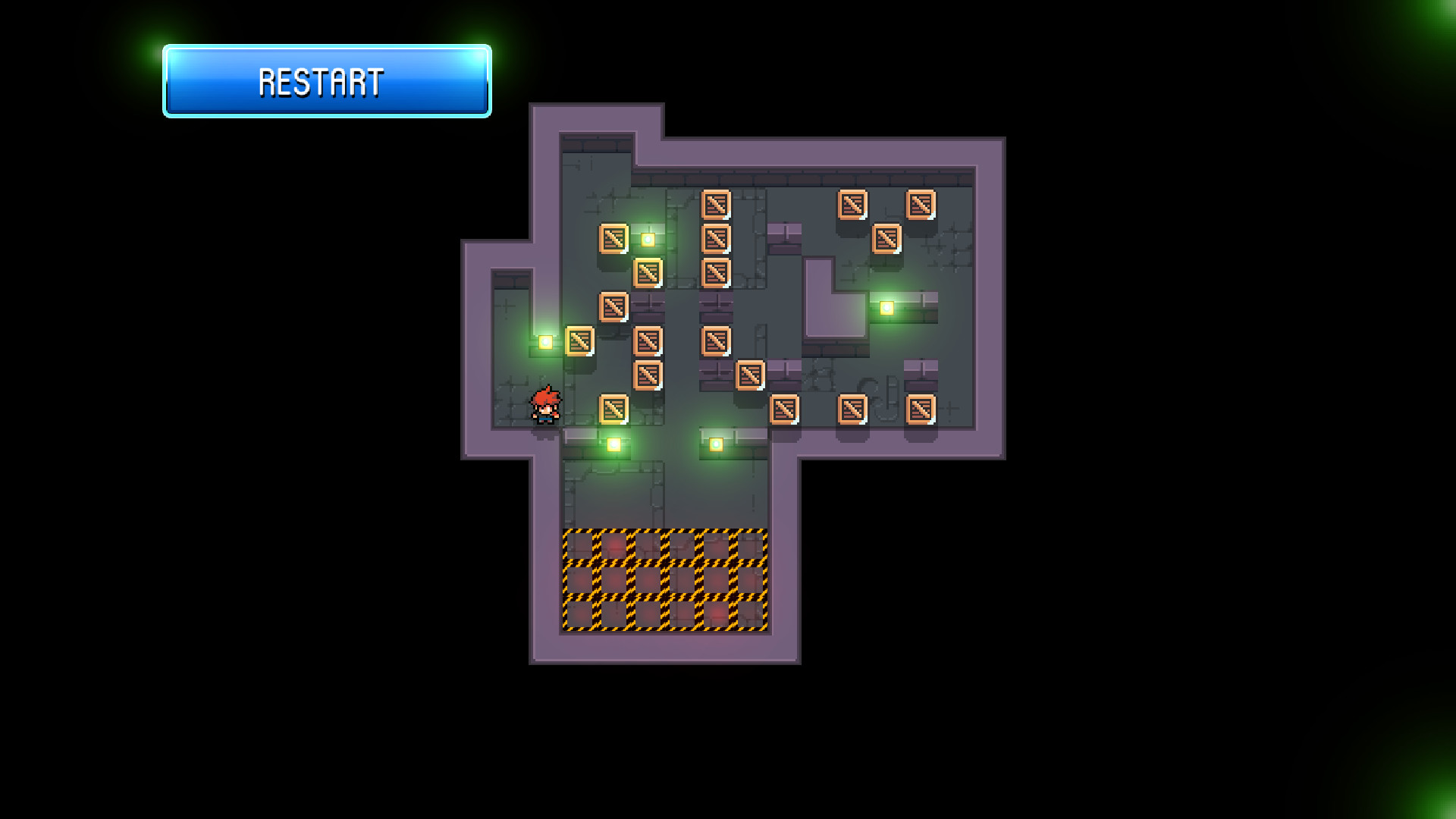Select the crate in the top-right corner
This screenshot has width=1456, height=819.
(x=921, y=202)
